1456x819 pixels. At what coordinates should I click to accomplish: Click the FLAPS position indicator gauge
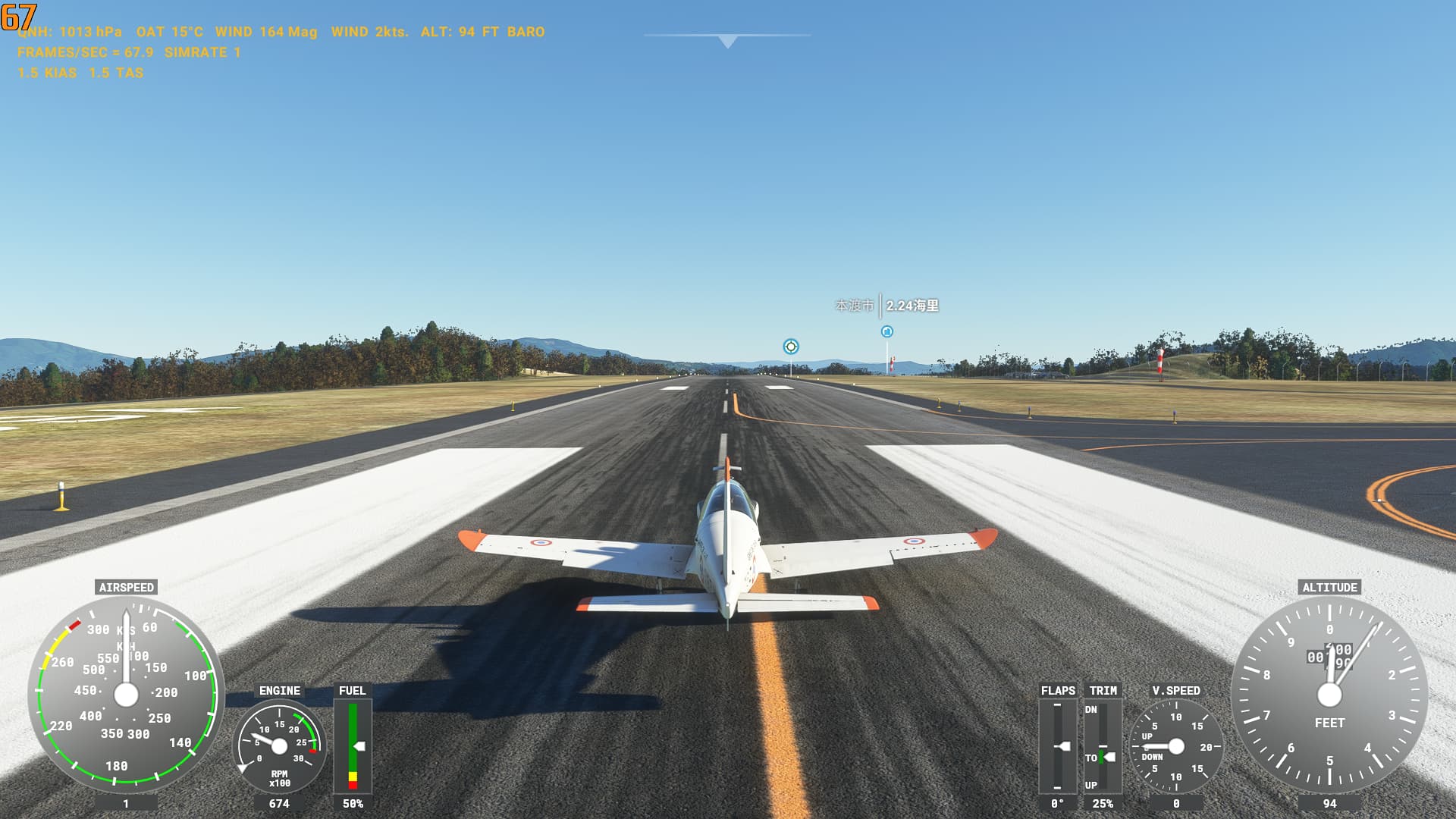(x=1059, y=747)
